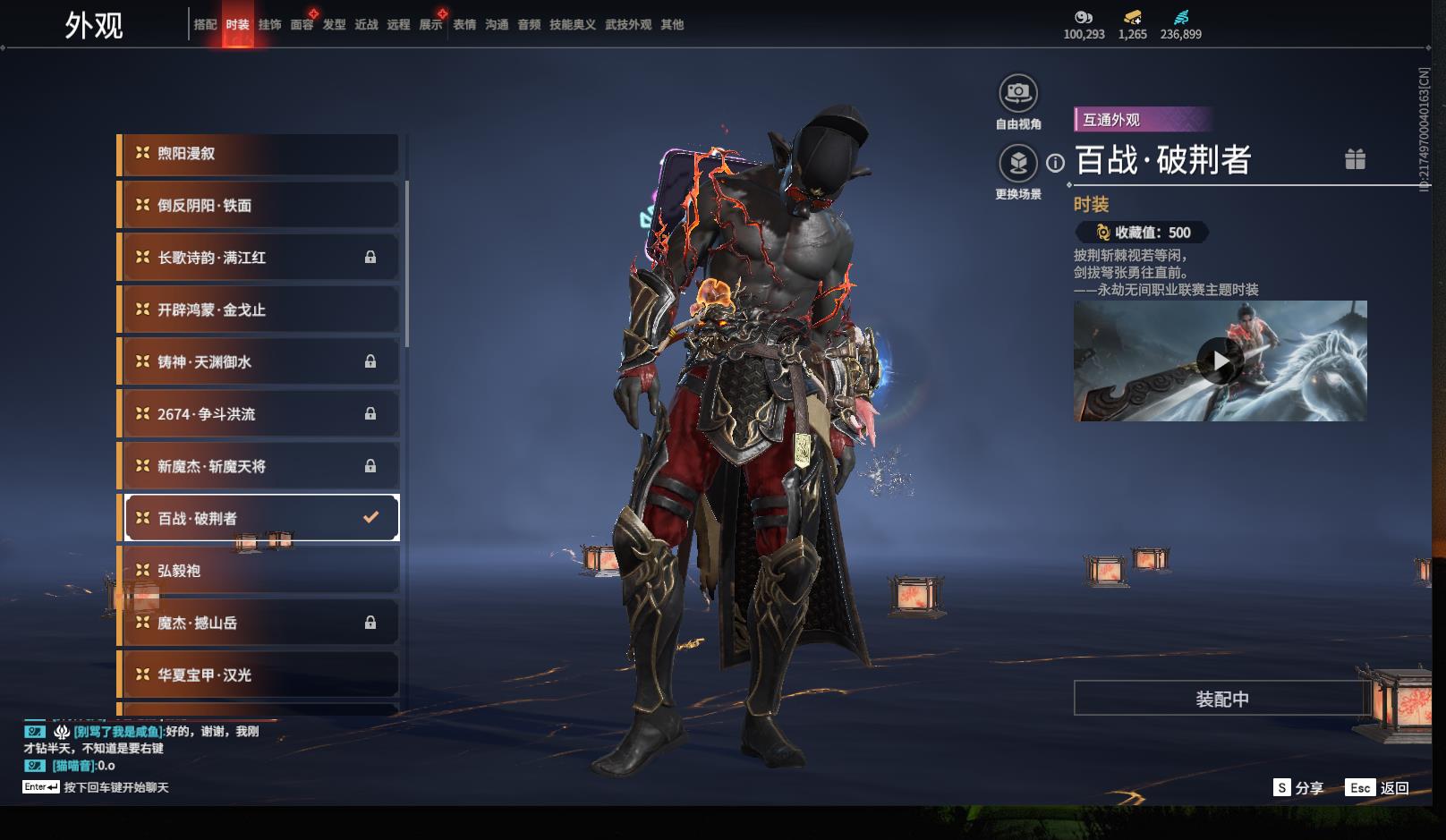Select the 2674·争斗洪流 outfit
This screenshot has width=1446, height=840.
[x=259, y=414]
